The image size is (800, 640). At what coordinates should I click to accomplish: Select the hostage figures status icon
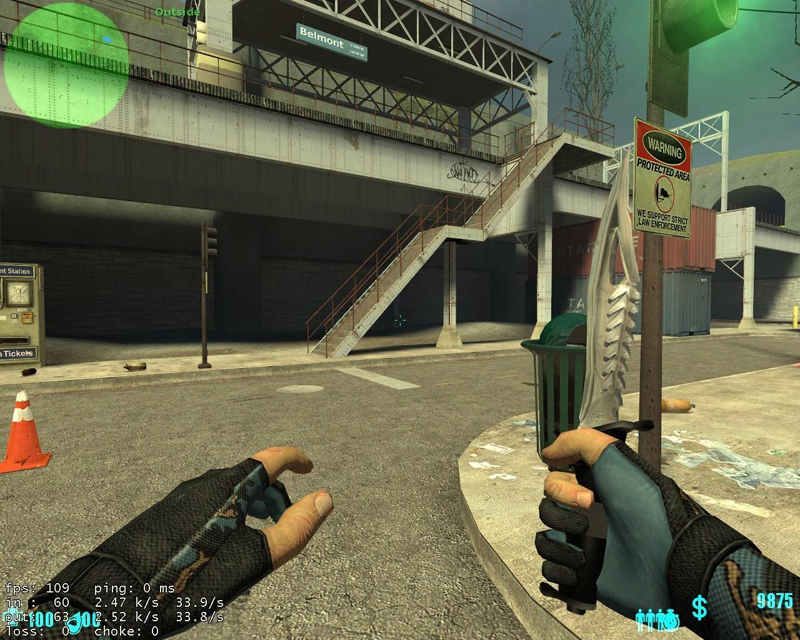point(651,620)
